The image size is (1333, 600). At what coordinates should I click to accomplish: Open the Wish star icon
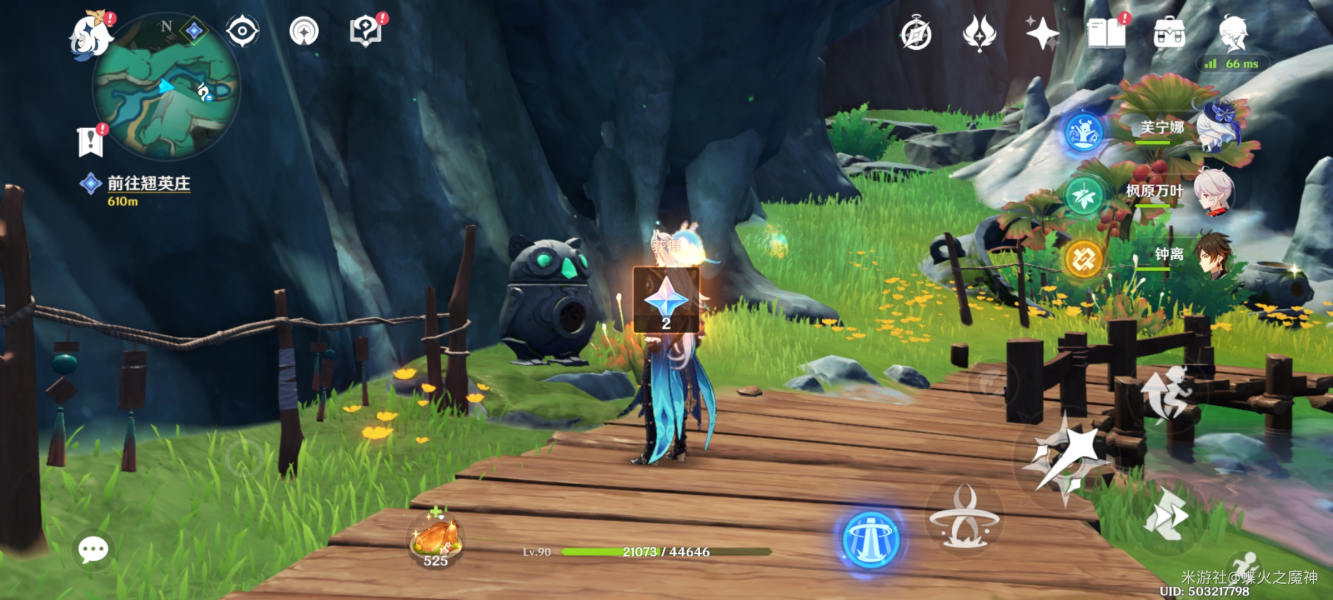pyautogui.click(x=1042, y=33)
